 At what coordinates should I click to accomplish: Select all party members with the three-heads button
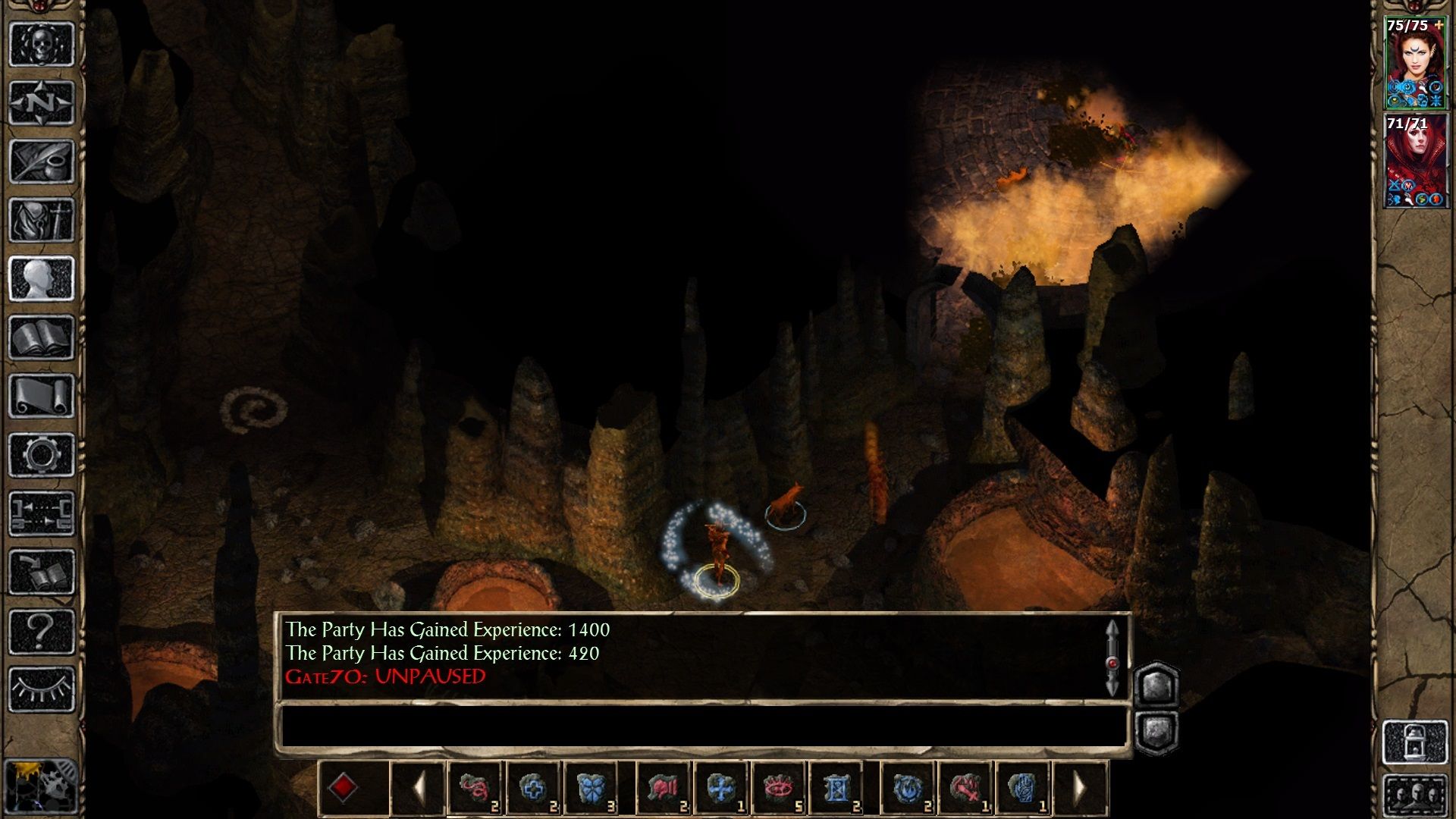(1415, 798)
